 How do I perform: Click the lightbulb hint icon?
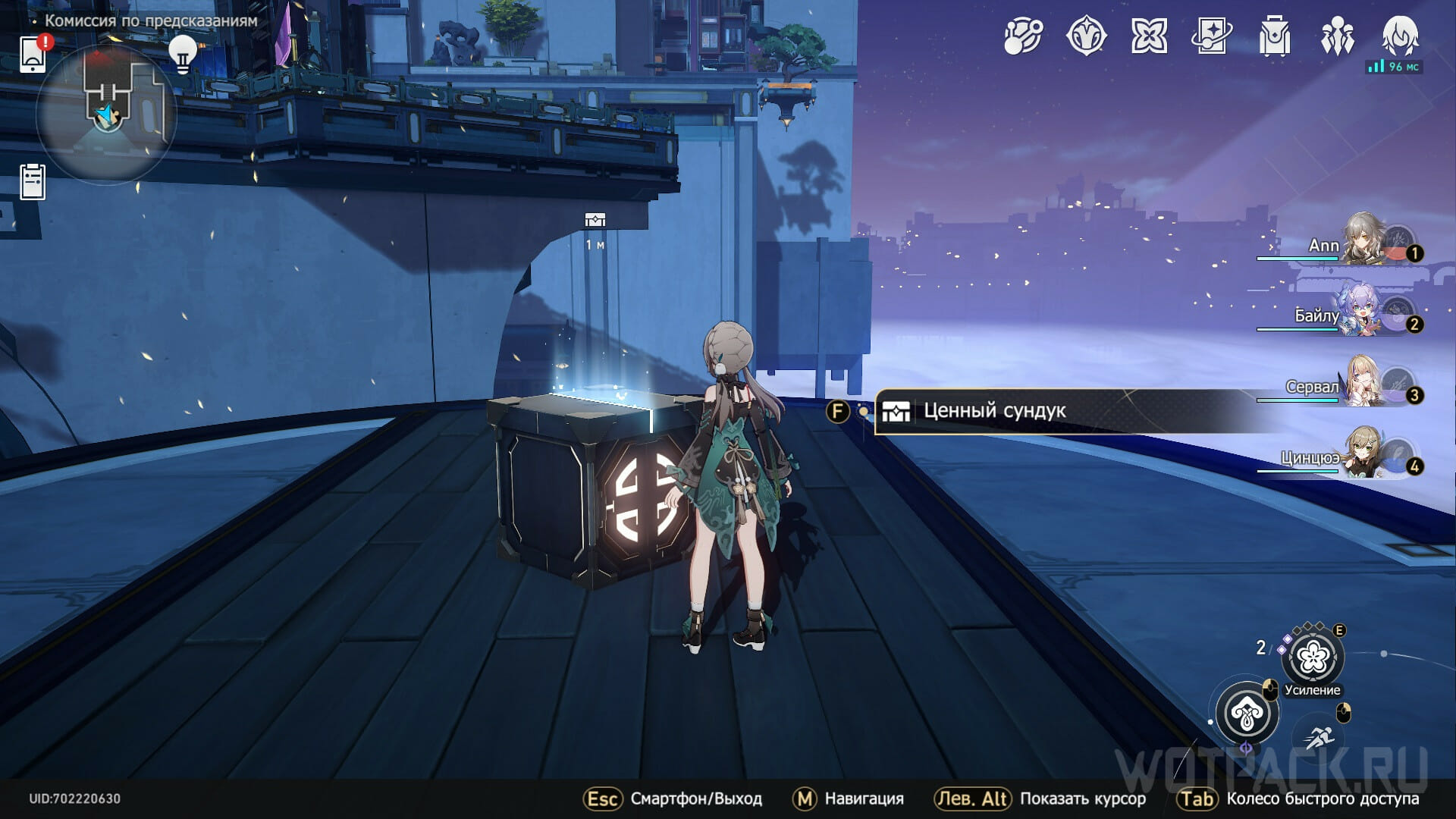[182, 54]
